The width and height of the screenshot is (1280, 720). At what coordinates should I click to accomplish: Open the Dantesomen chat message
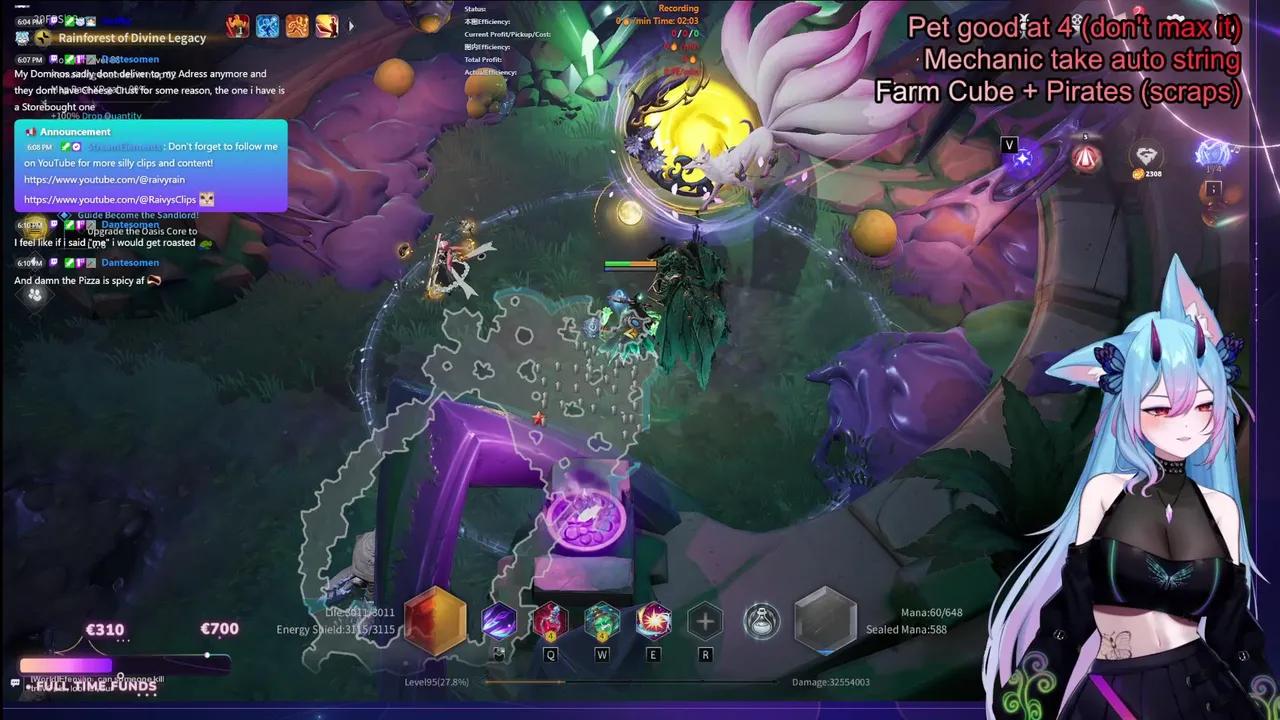pos(129,262)
